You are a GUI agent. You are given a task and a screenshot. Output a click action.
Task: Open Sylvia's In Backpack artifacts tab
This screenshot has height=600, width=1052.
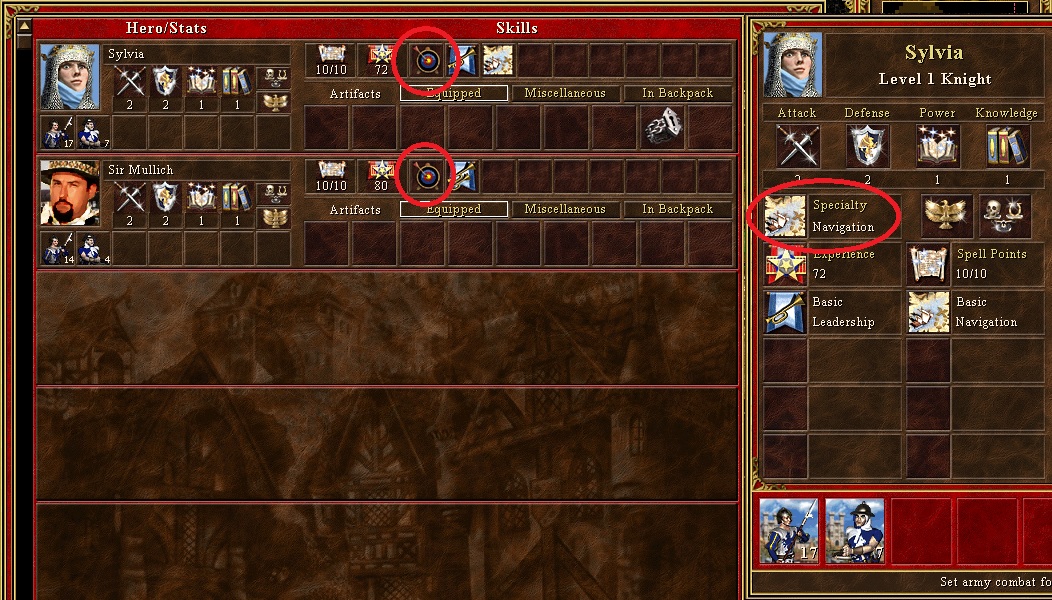click(678, 93)
